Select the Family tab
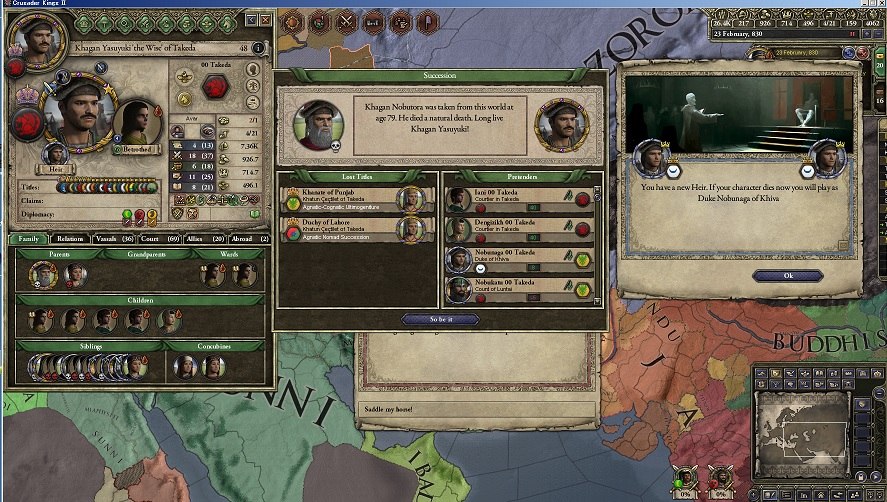This screenshot has height=502, width=887. [x=29, y=239]
